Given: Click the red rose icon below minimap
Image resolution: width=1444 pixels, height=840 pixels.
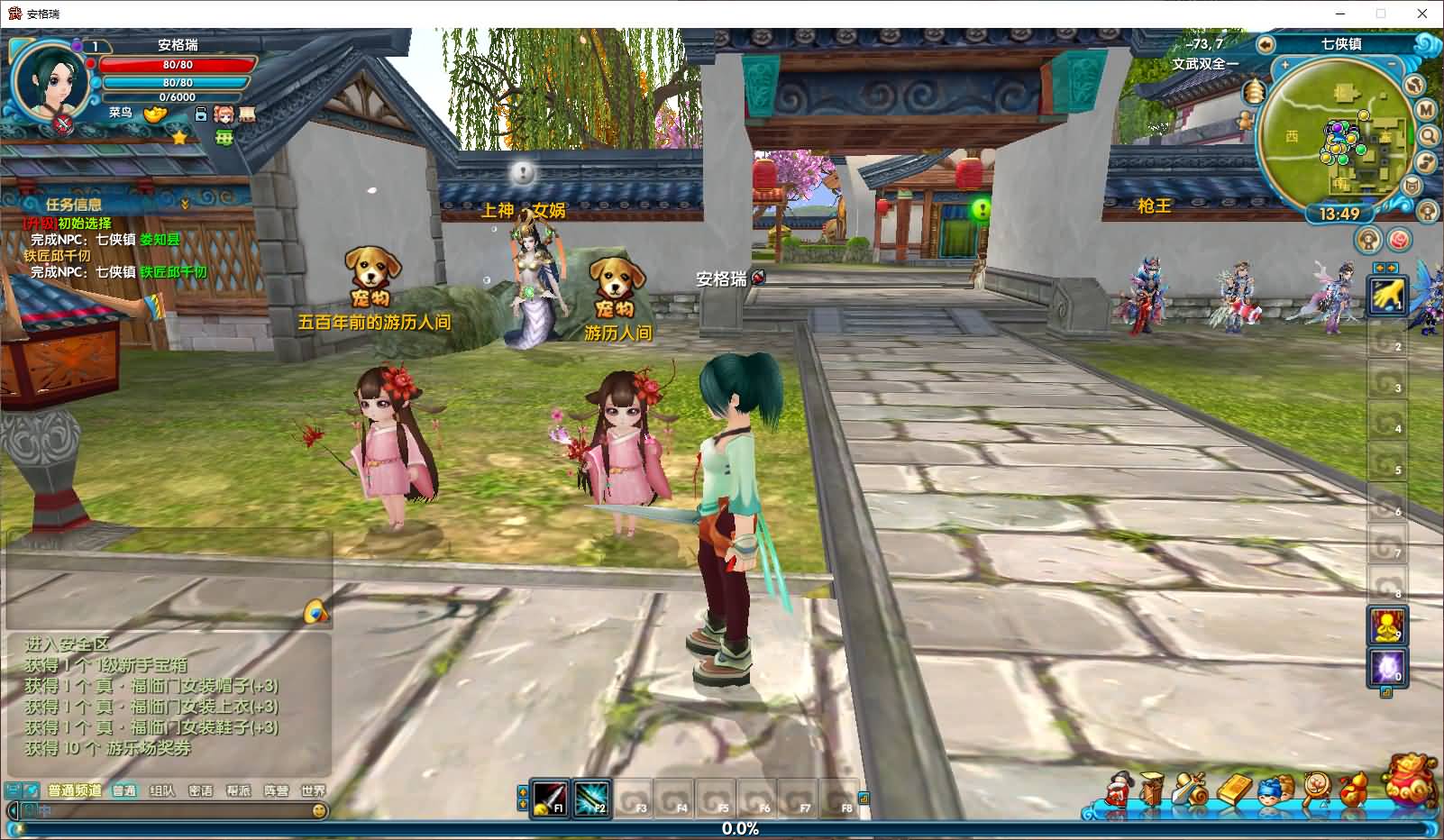Looking at the screenshot, I should (x=1398, y=240).
